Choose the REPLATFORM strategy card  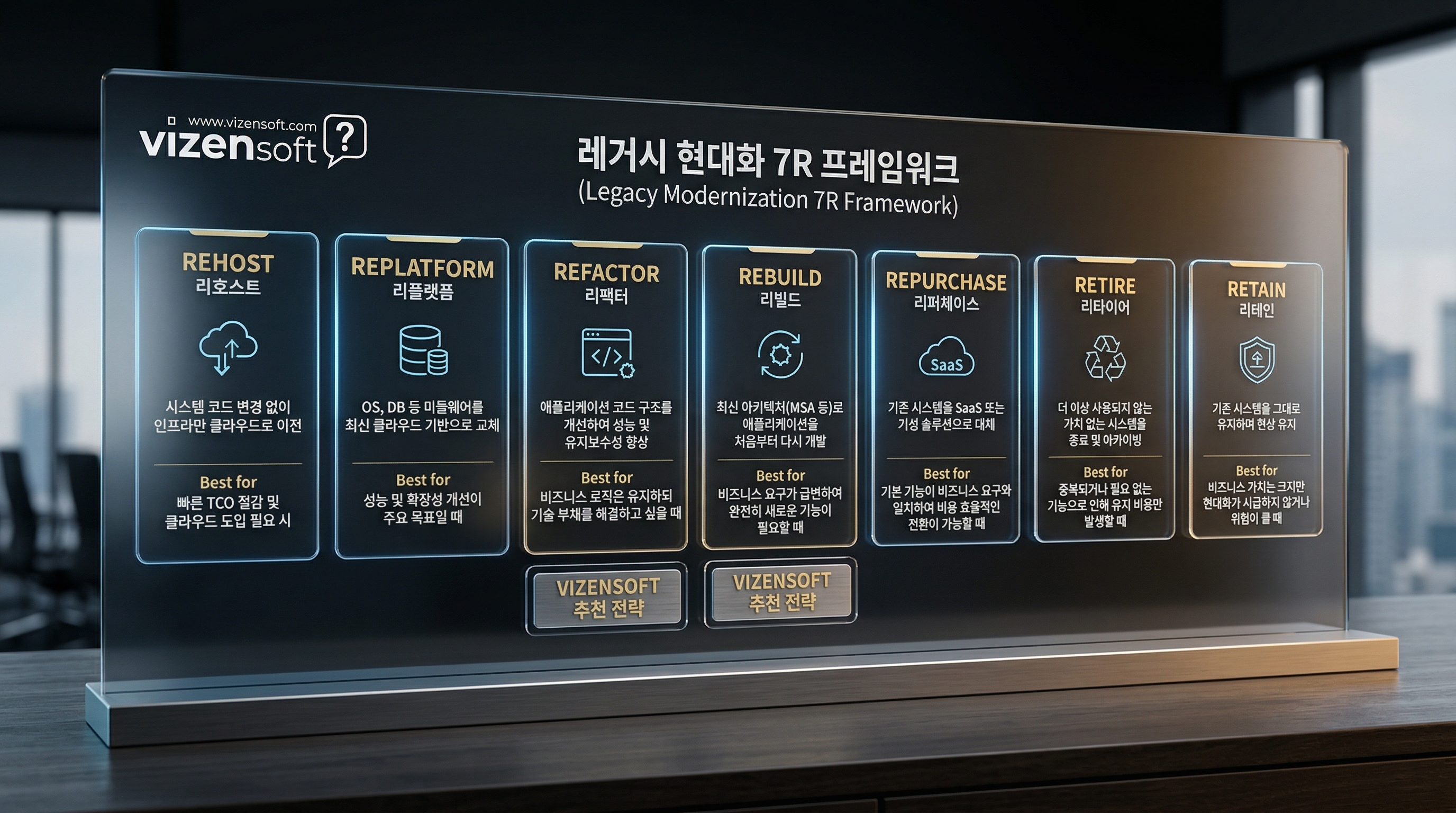pos(422,397)
